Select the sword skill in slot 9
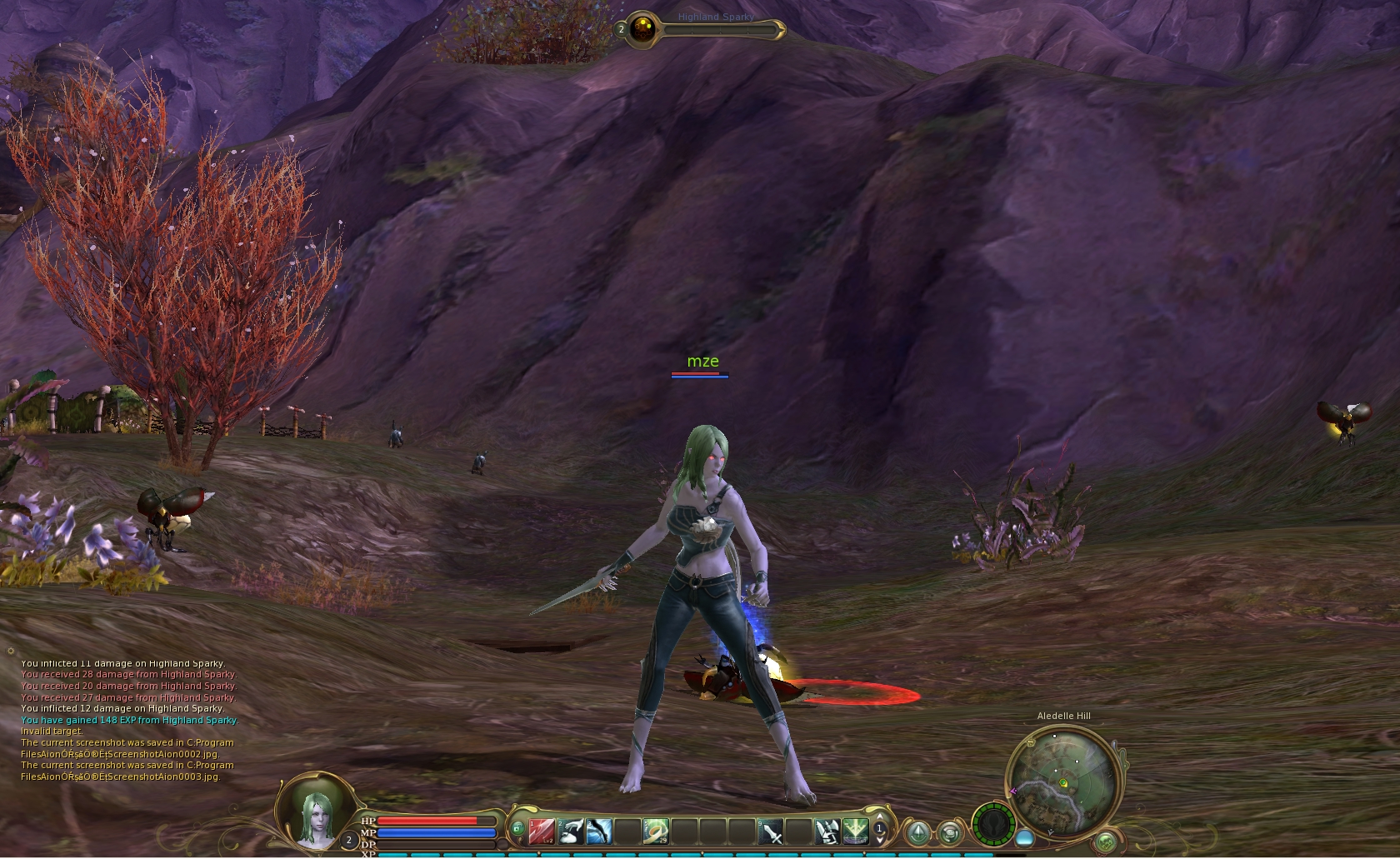 [771, 831]
